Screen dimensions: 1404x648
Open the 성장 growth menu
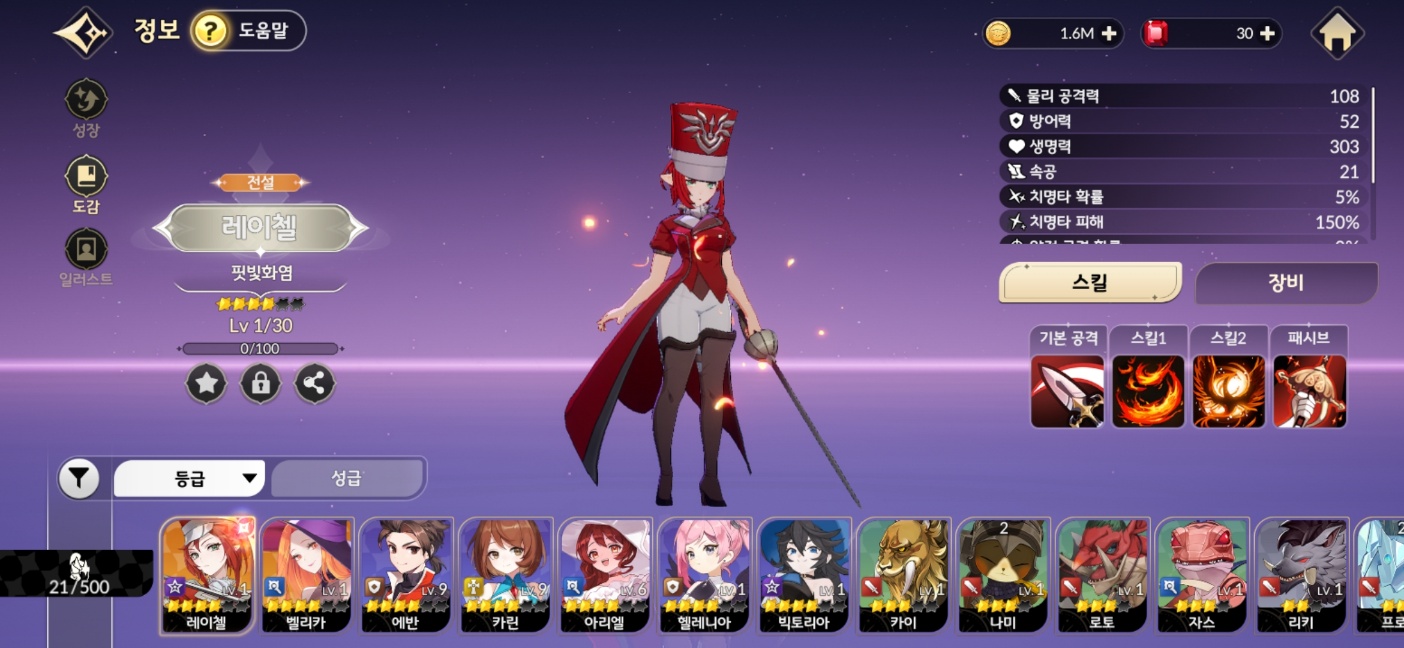tap(86, 101)
